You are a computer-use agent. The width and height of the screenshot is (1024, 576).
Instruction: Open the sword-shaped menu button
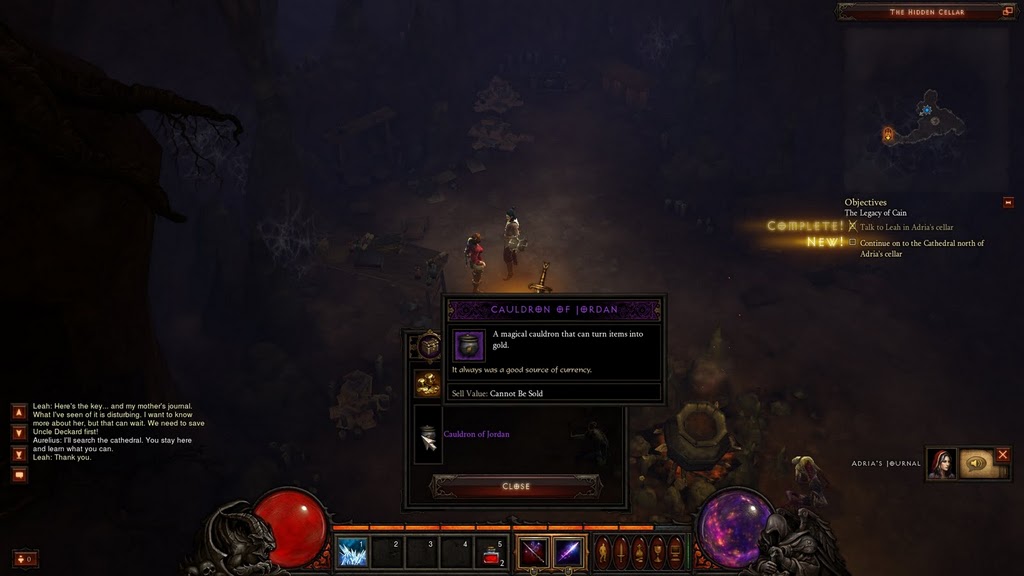click(621, 552)
